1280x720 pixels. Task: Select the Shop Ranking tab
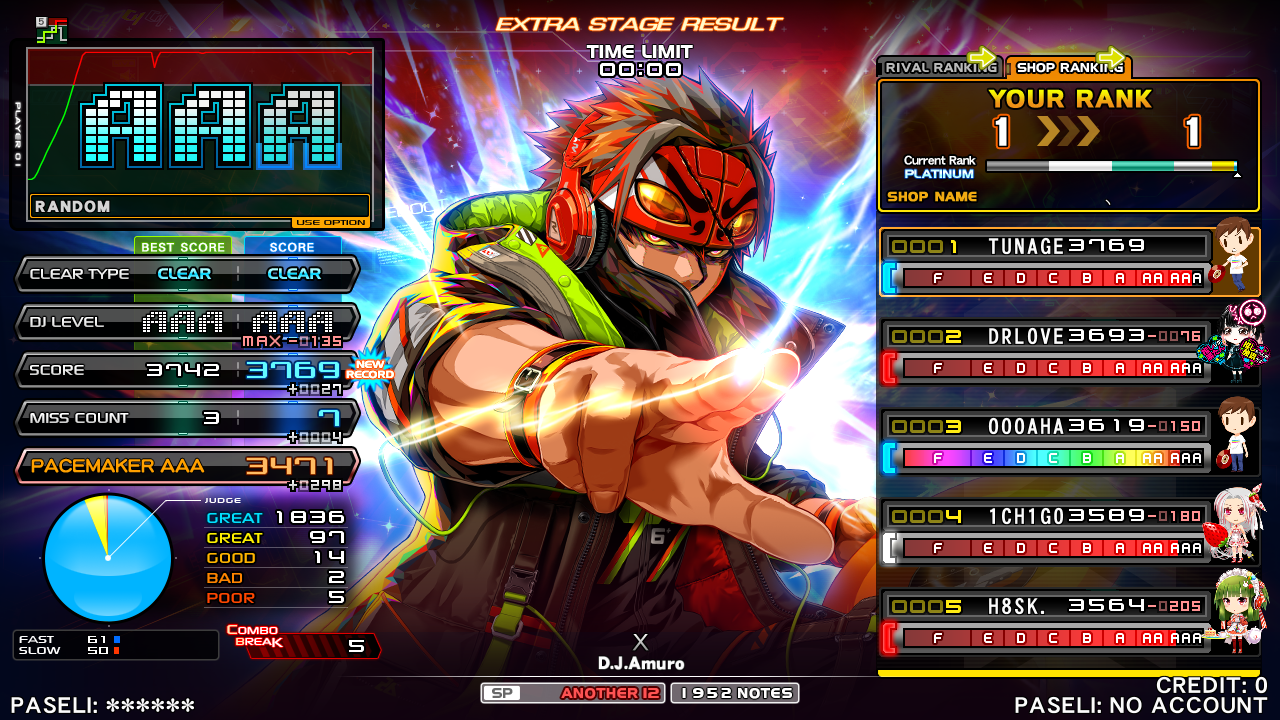[x=1067, y=67]
